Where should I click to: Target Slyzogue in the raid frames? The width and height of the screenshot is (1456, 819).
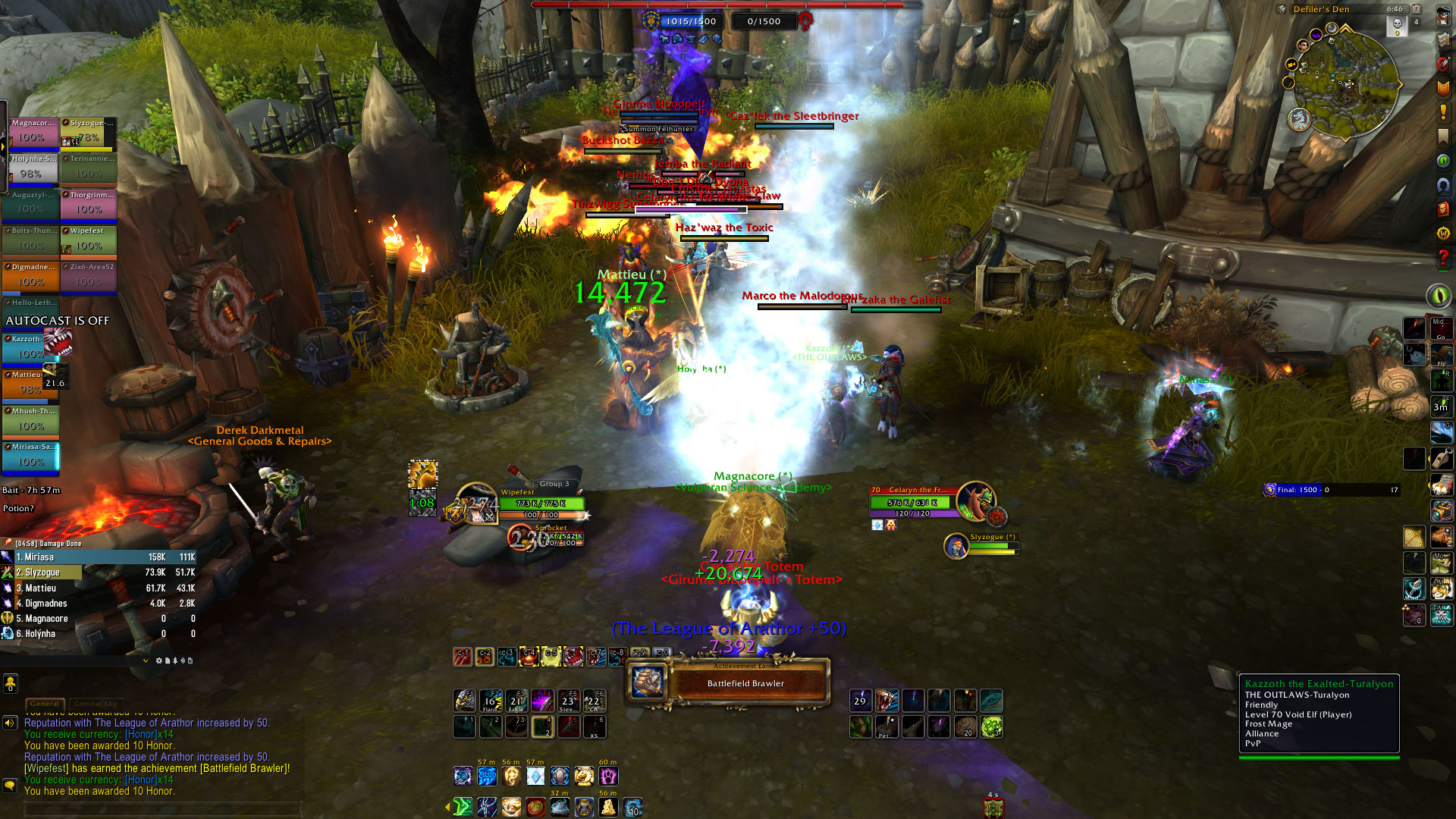(89, 133)
